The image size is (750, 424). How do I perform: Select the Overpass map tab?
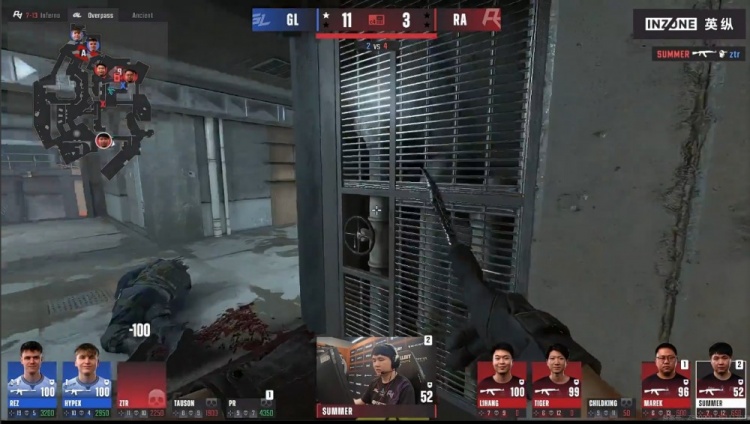pos(94,16)
